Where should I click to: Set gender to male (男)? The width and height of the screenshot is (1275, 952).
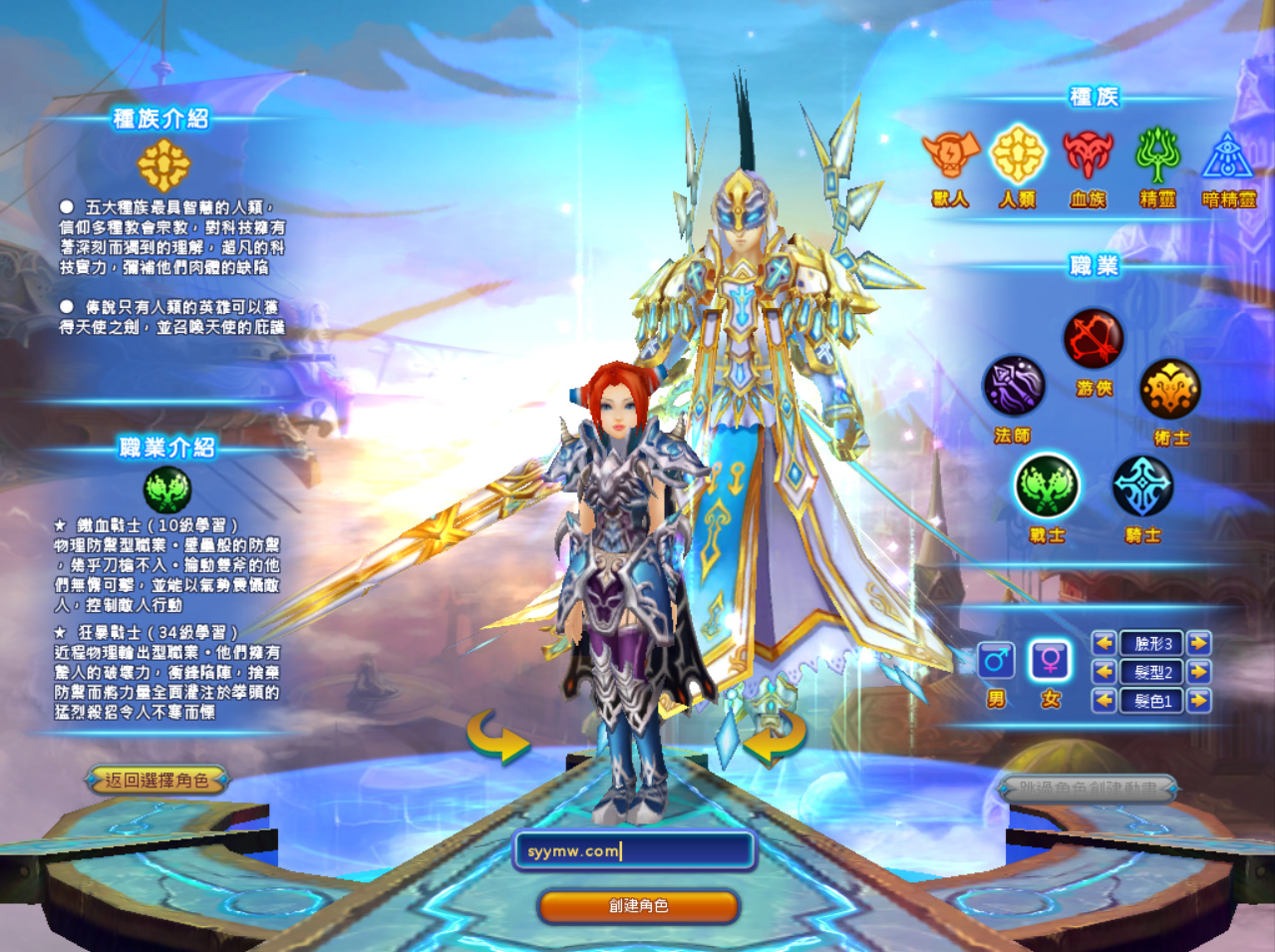(x=996, y=661)
